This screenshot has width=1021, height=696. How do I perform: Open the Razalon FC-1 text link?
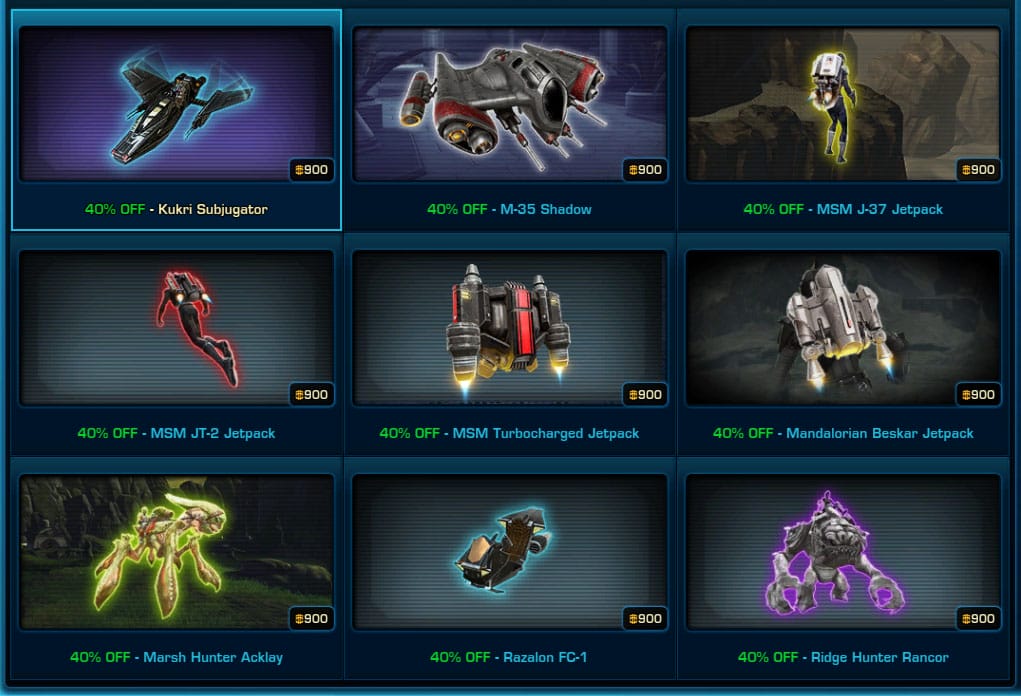point(544,658)
